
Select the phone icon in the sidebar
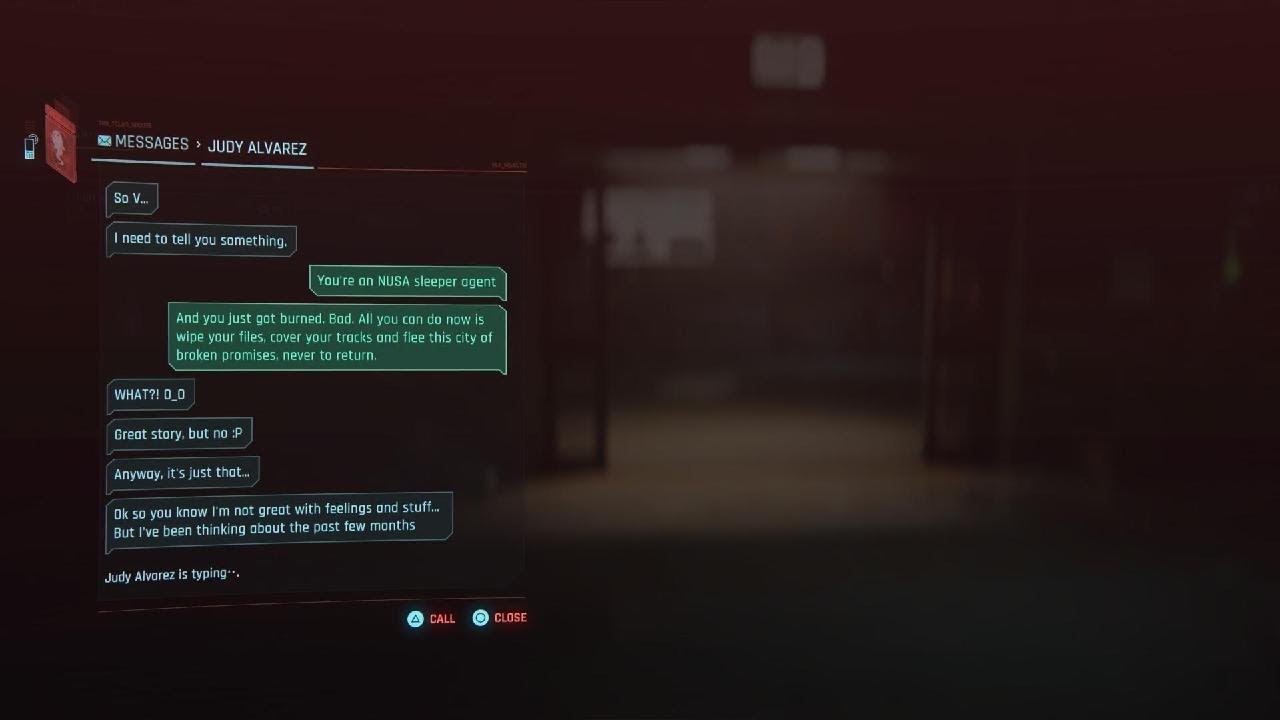tap(30, 146)
